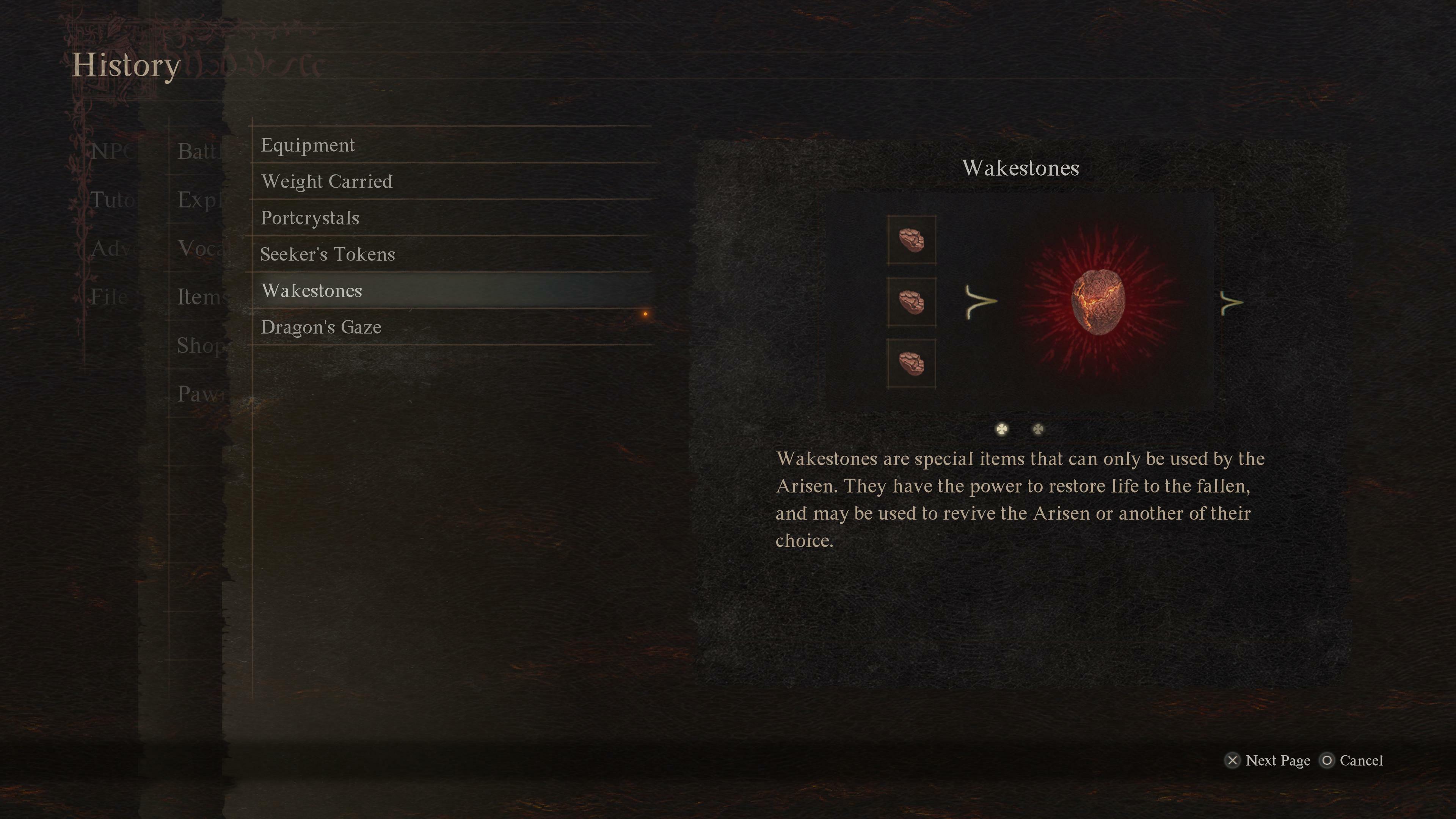Go to the next tutorial page arrow
Screen dimensions: 1456x819
tap(1232, 303)
